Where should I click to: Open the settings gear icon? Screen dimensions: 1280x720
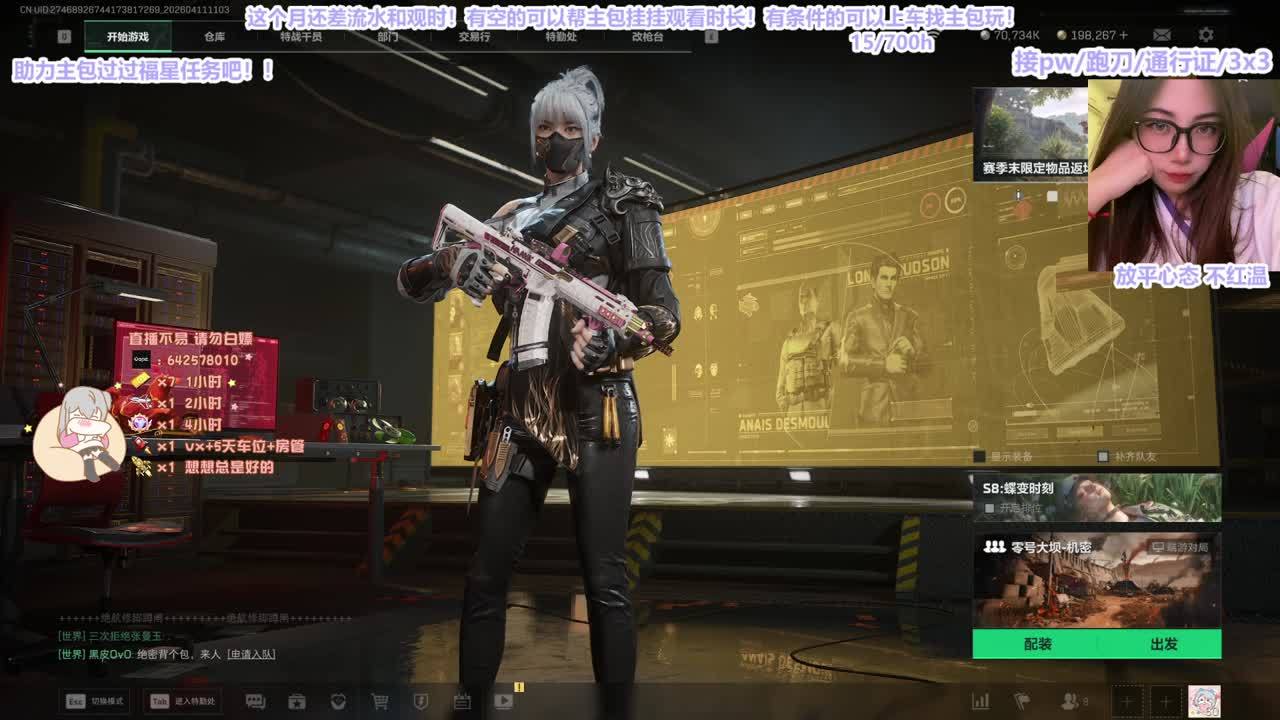tap(1206, 35)
